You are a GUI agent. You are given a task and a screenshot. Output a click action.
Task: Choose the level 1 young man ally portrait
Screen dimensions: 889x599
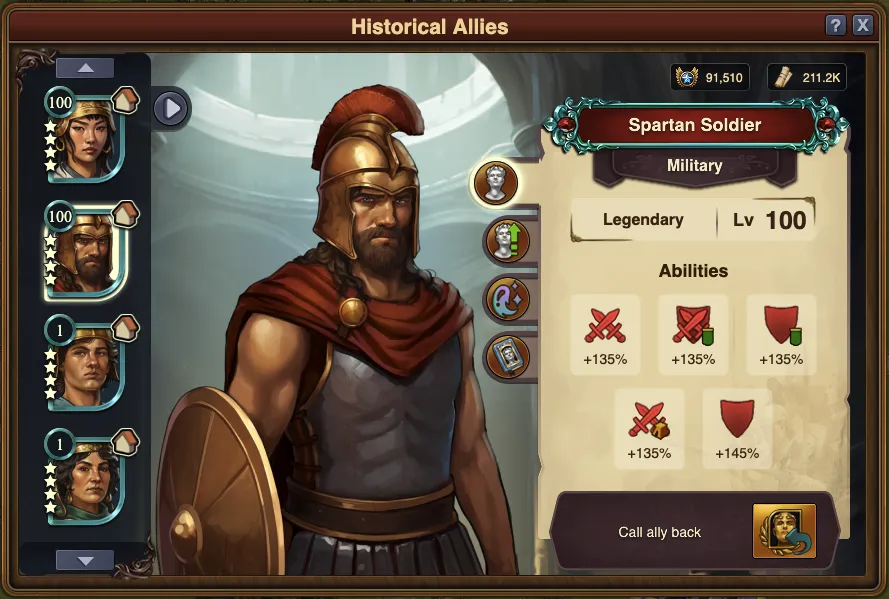84,363
